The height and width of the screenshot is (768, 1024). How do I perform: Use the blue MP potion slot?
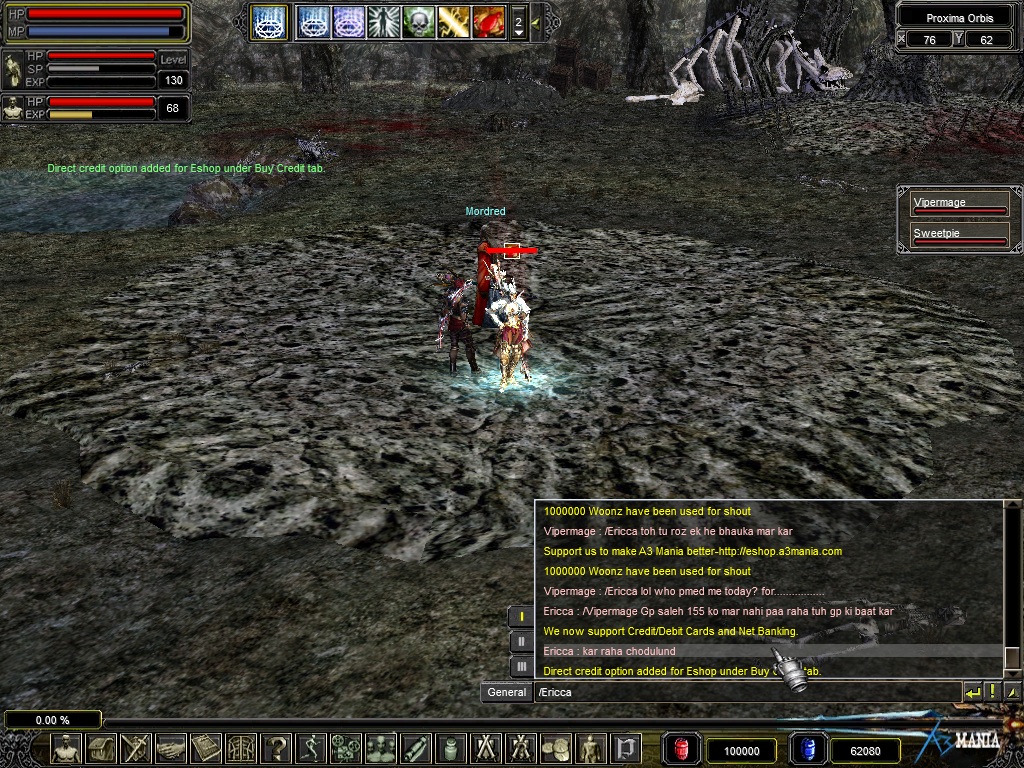(x=807, y=749)
